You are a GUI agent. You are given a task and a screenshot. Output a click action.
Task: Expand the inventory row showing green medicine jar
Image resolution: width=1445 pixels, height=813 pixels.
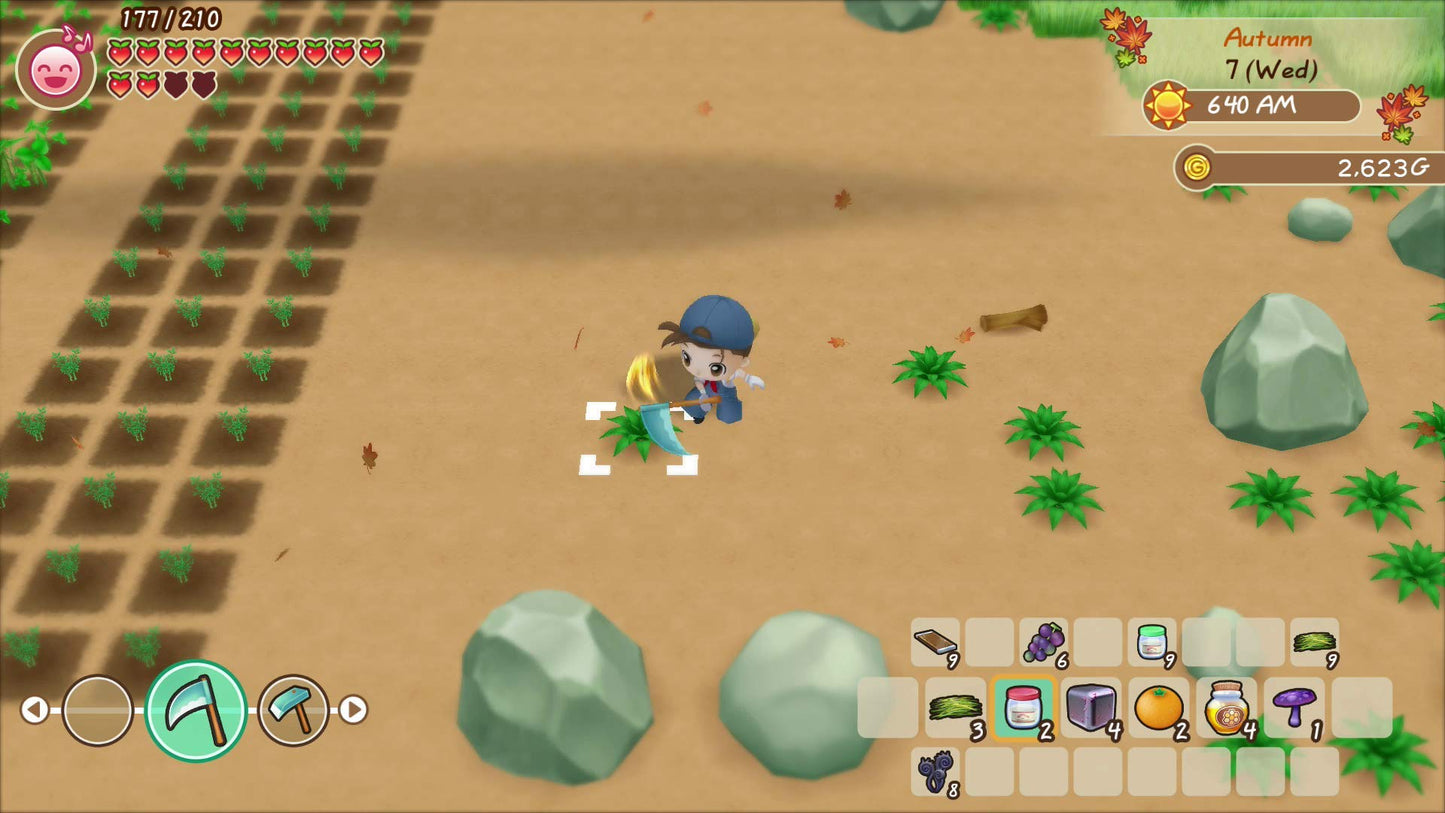[1151, 644]
